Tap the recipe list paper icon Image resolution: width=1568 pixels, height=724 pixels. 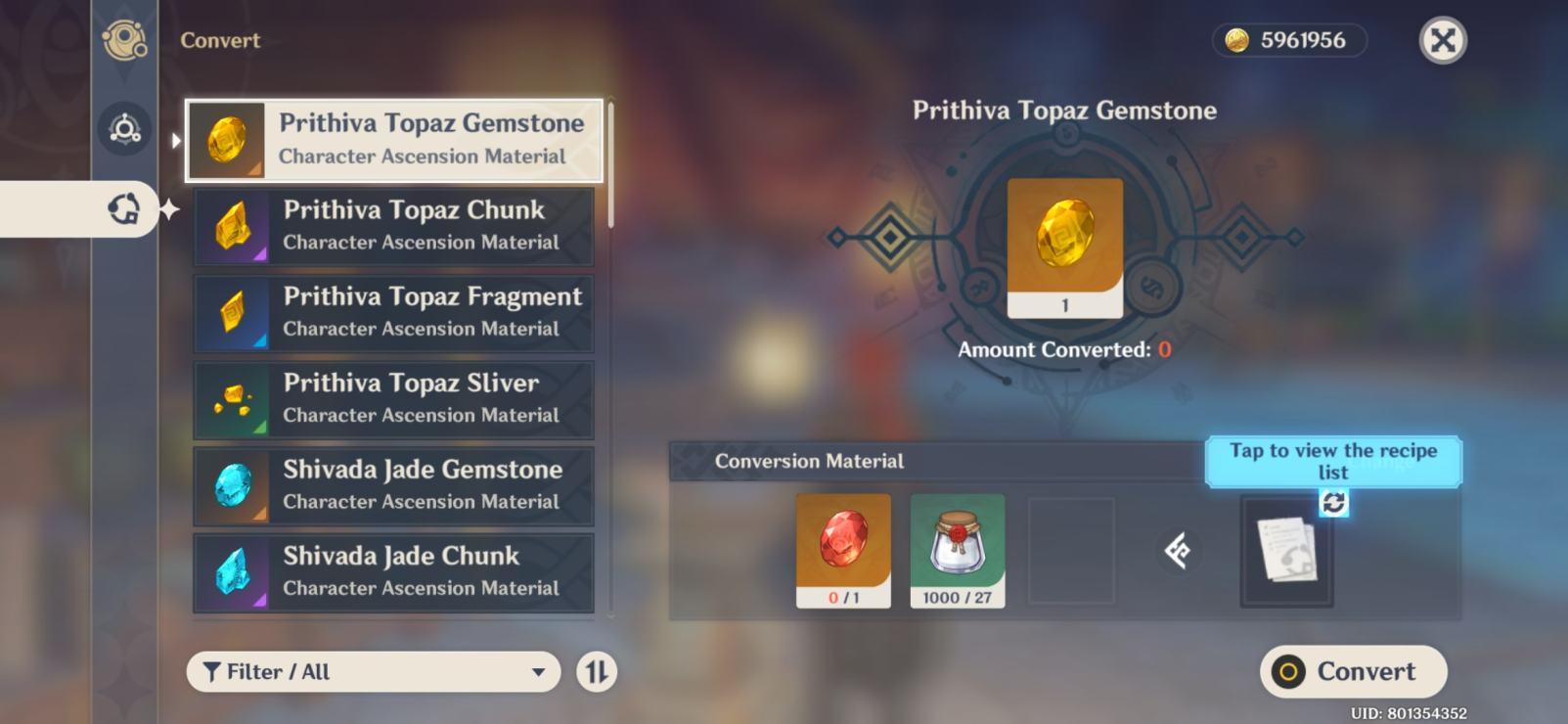[x=1286, y=550]
